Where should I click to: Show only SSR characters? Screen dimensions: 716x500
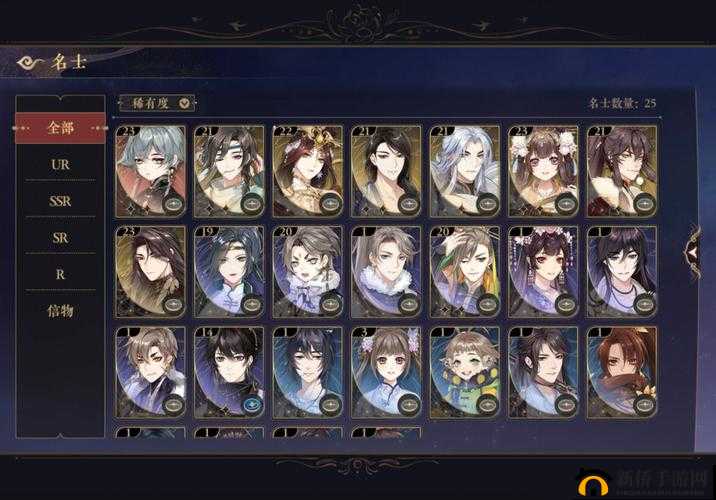pos(60,201)
